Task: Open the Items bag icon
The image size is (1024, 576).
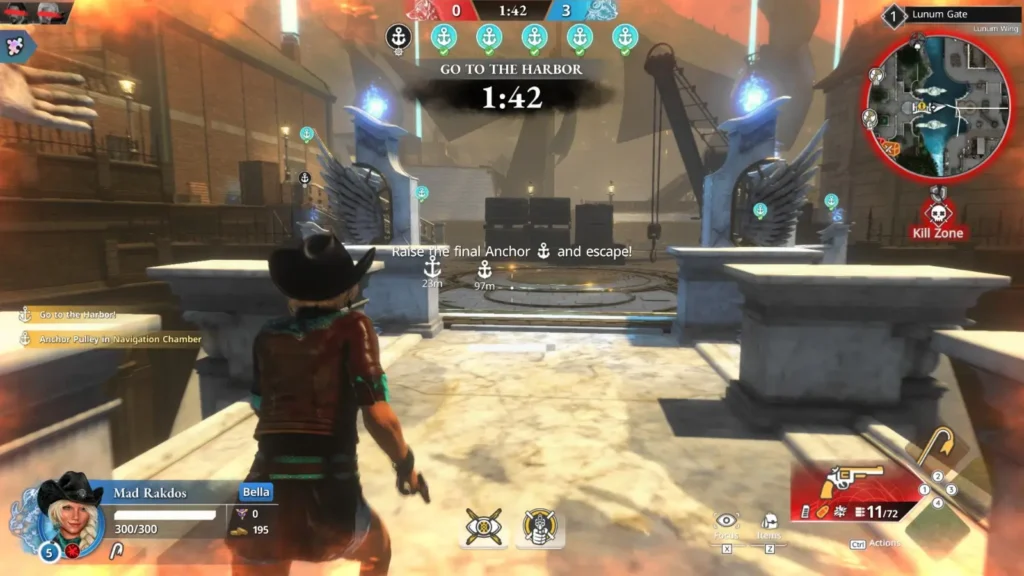Action: pos(769,522)
